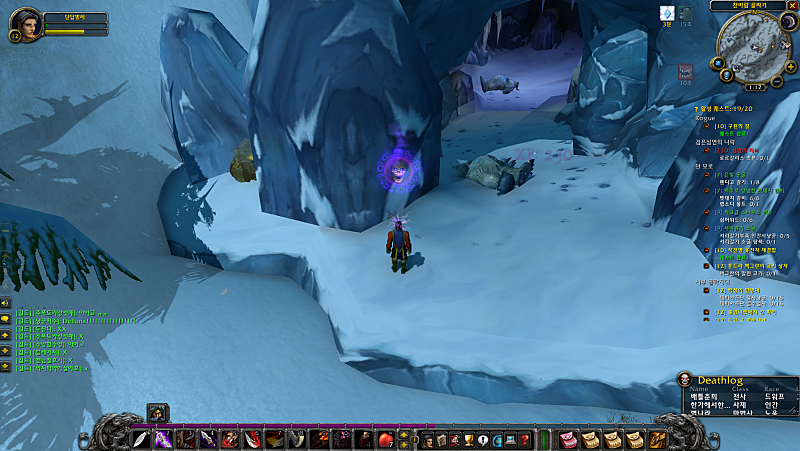This screenshot has height=451, width=800.
Task: Jump chat to bottom with the lowest arrow
Action: [x=5, y=367]
